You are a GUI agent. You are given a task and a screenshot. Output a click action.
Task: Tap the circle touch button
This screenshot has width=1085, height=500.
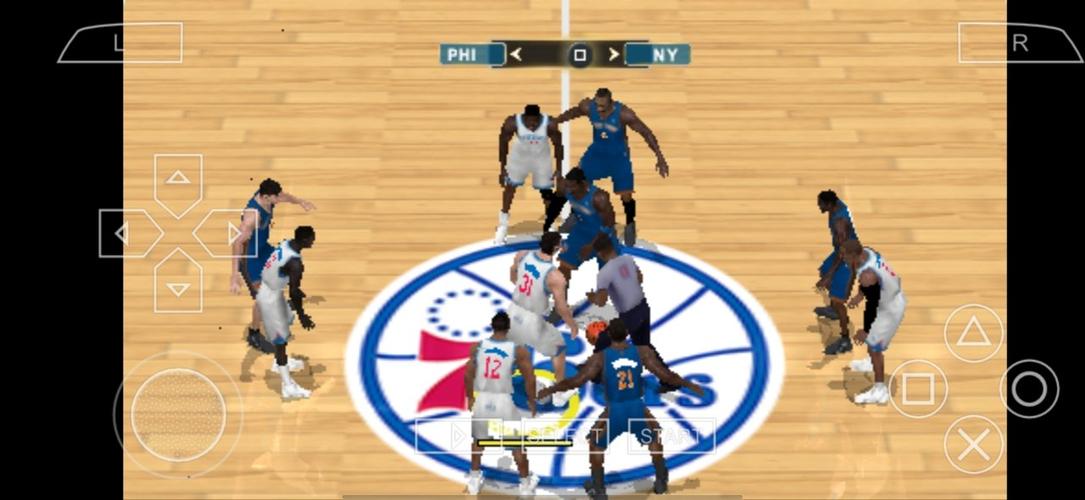tap(1029, 389)
